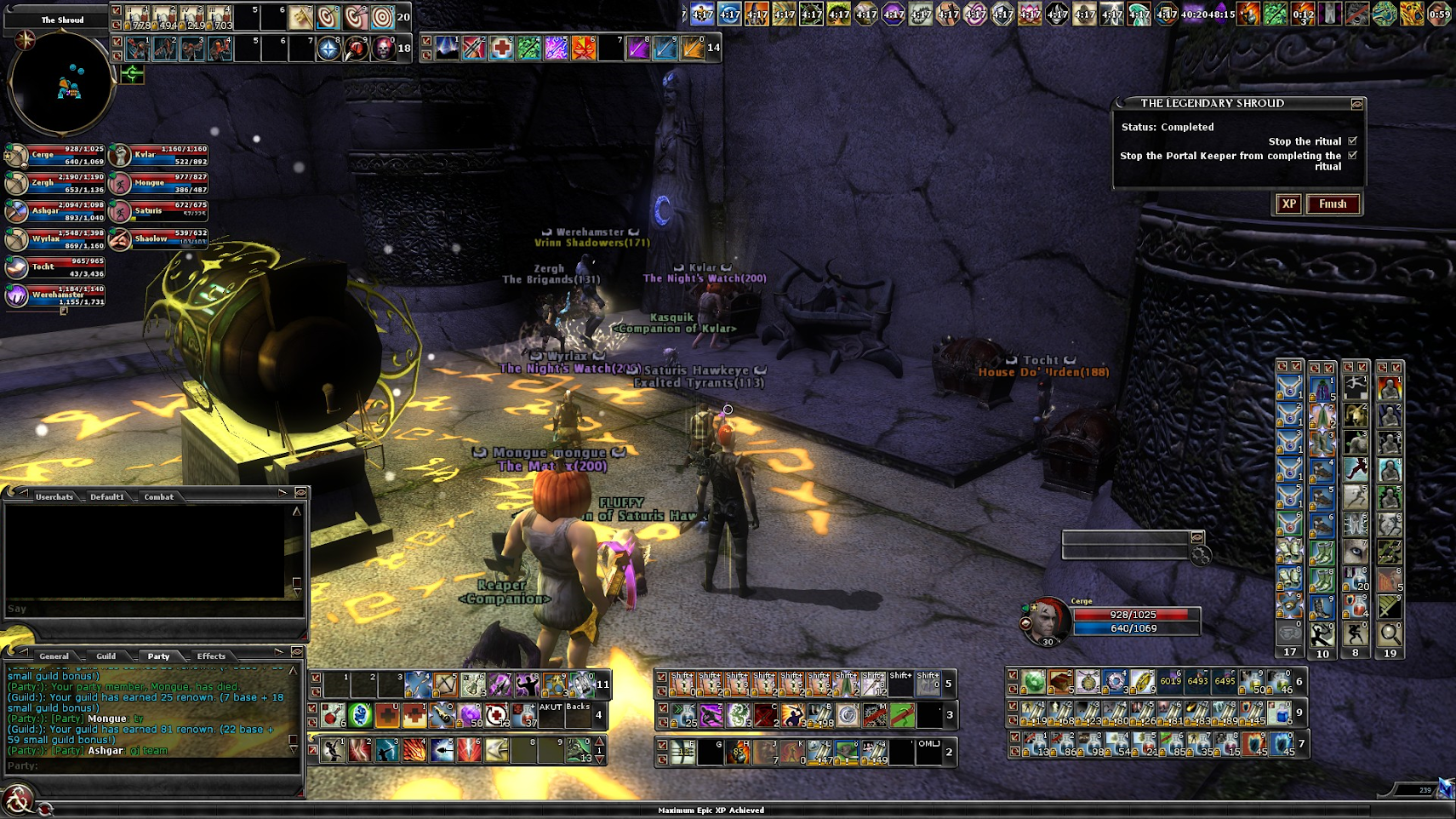The width and height of the screenshot is (1456, 819).
Task: Show the Effects chat tab
Action: (x=211, y=656)
